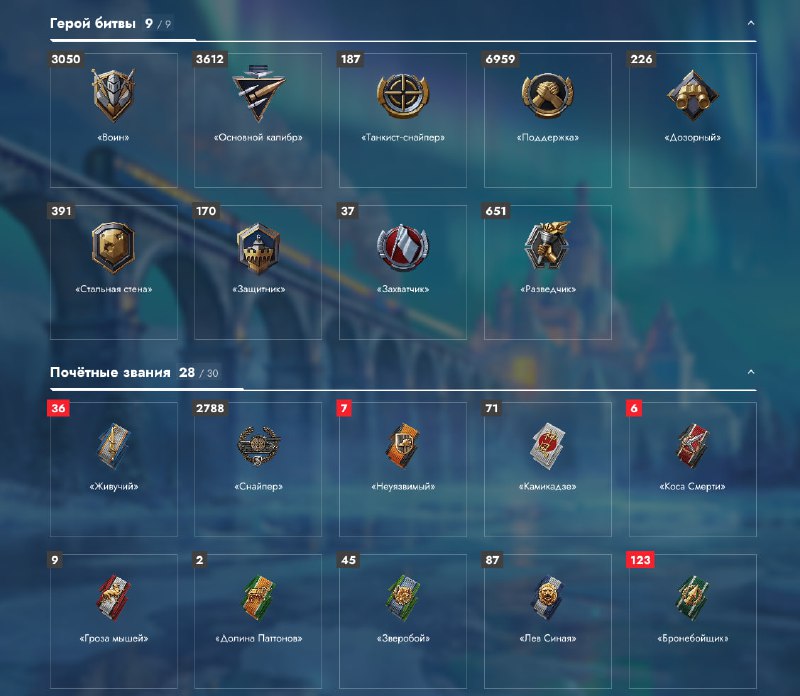Screen dimensions: 800x696
Task: Choose the «Дозорный» binoculars medal
Action: (x=693, y=120)
